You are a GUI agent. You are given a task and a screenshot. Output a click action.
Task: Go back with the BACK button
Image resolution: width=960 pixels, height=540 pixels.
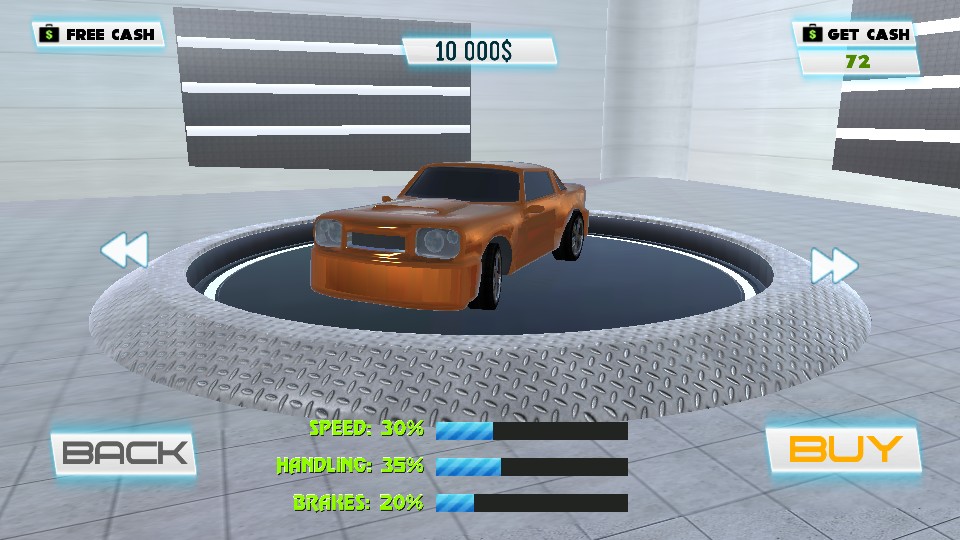click(124, 453)
